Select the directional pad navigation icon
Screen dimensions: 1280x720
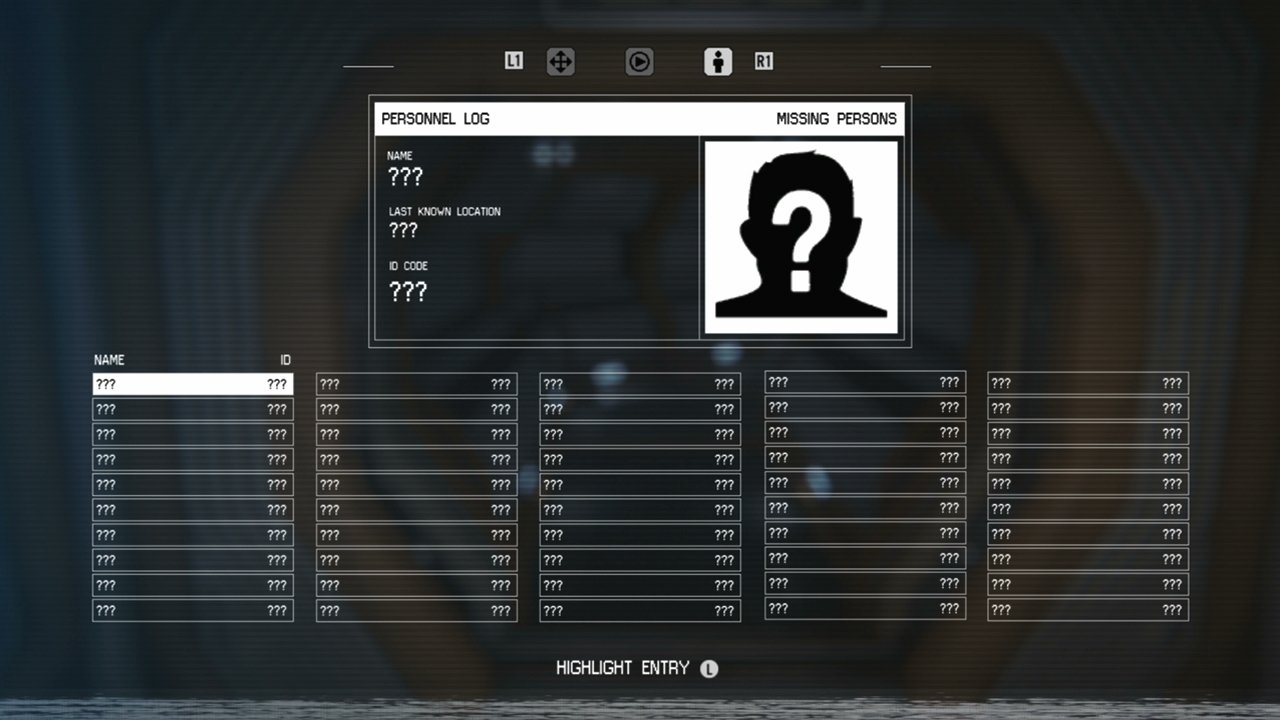tap(560, 61)
